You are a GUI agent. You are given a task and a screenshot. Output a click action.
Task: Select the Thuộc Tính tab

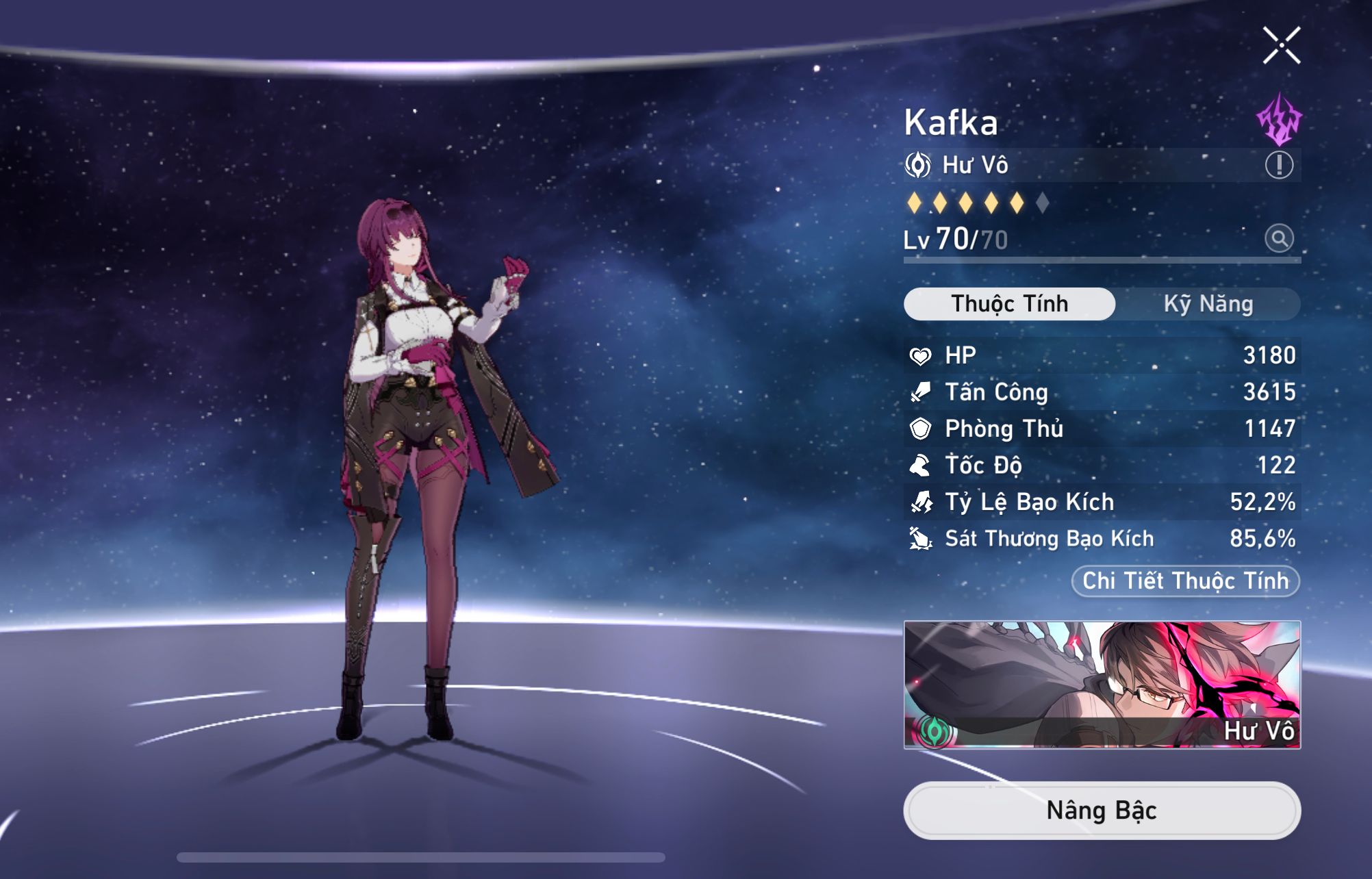coord(1009,304)
